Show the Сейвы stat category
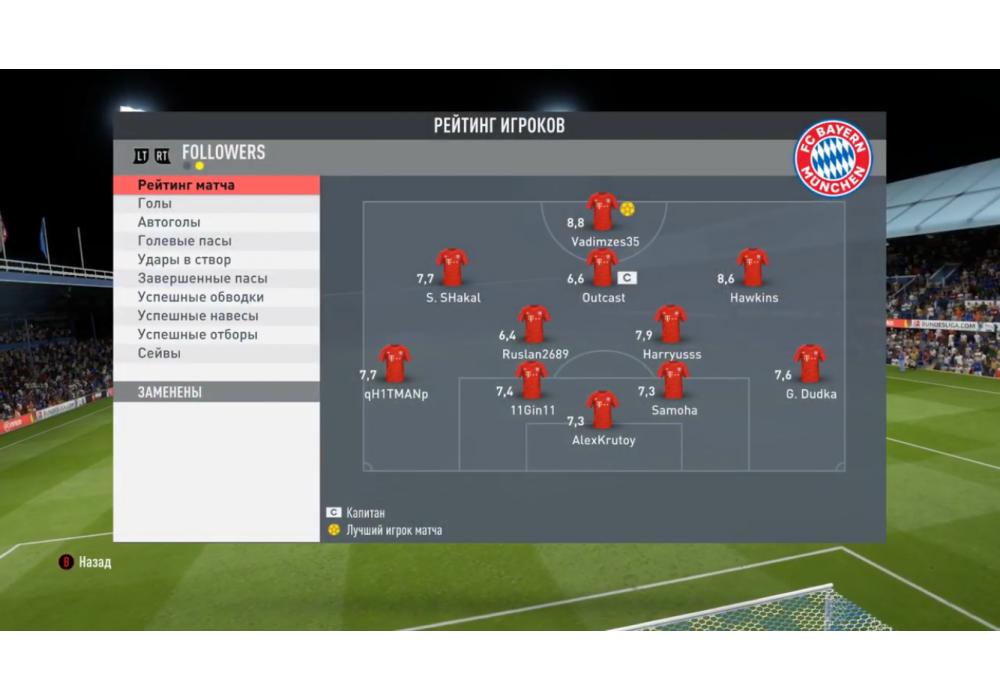Screen dimensions: 1000x700 pyautogui.click(x=216, y=353)
